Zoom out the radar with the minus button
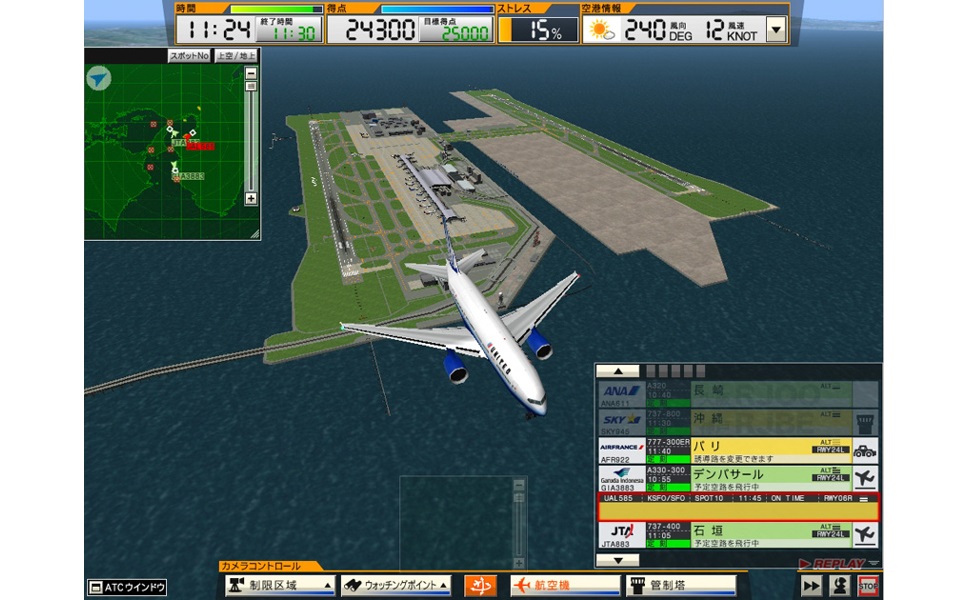This screenshot has height=600, width=970. point(250,73)
